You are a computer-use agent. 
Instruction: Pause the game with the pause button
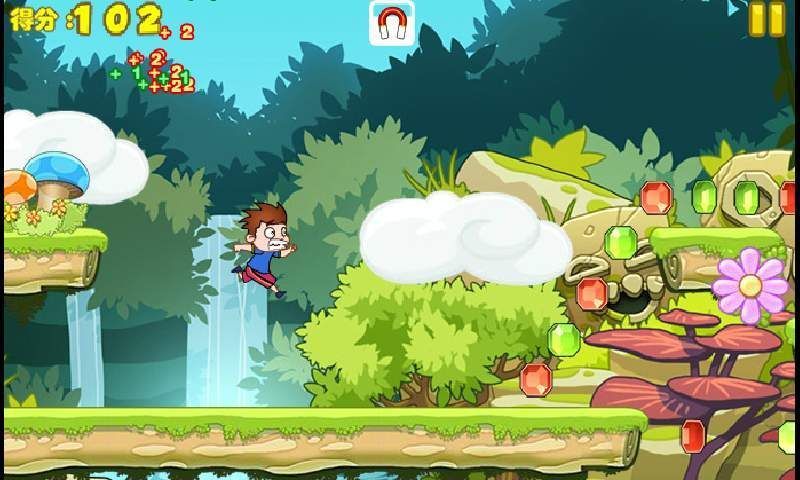(766, 20)
